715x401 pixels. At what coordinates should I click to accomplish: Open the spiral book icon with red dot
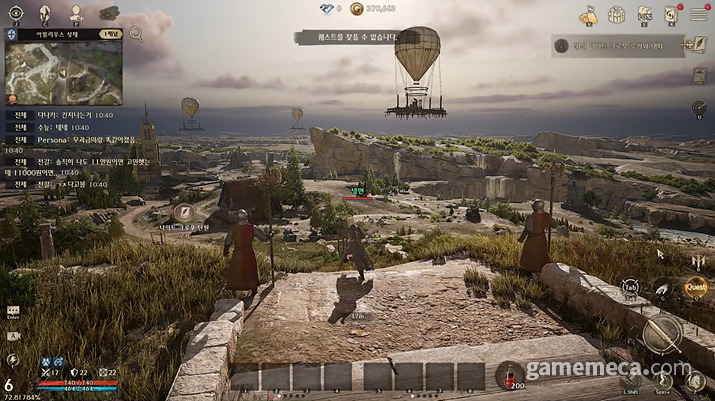point(671,14)
